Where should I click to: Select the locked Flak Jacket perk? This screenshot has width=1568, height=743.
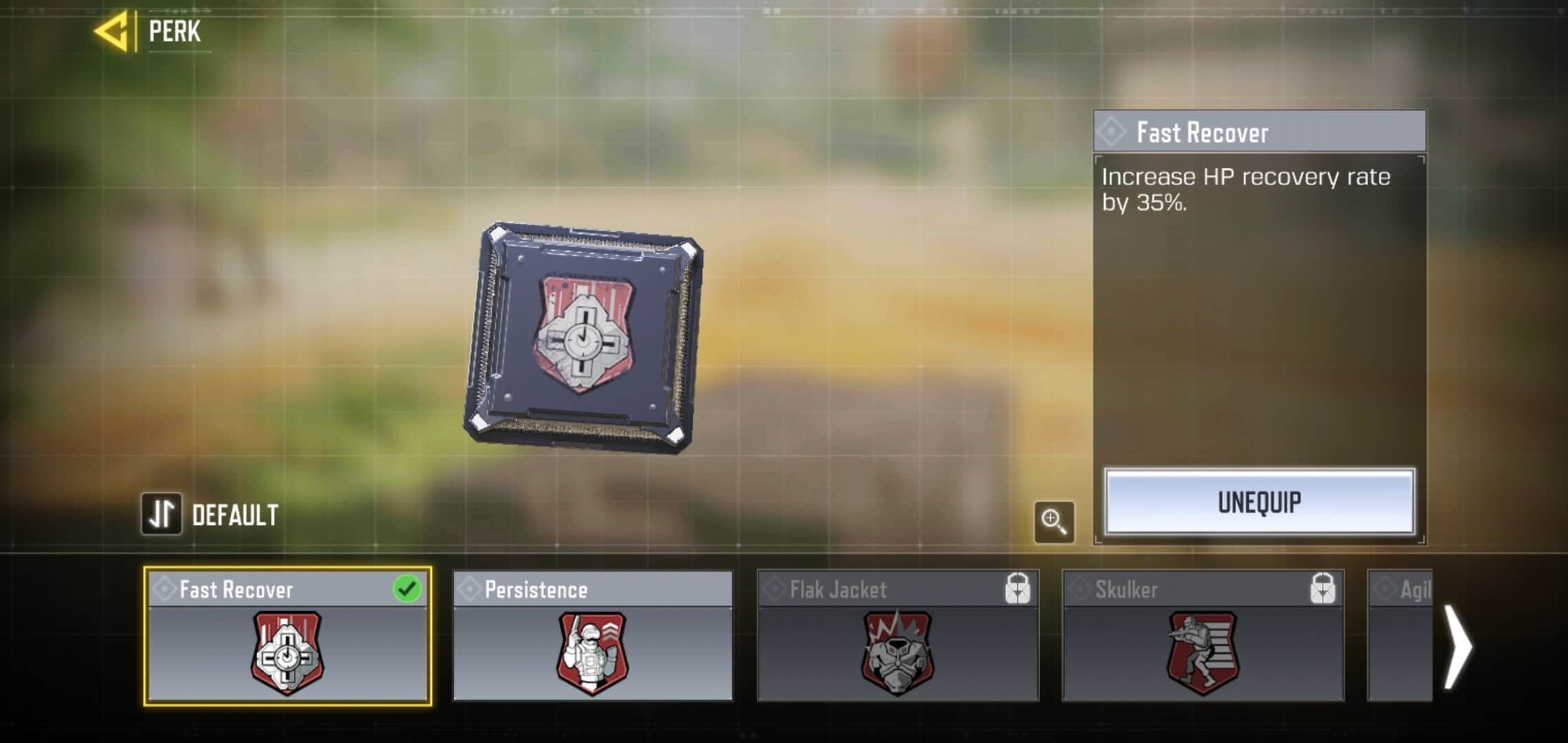(897, 636)
